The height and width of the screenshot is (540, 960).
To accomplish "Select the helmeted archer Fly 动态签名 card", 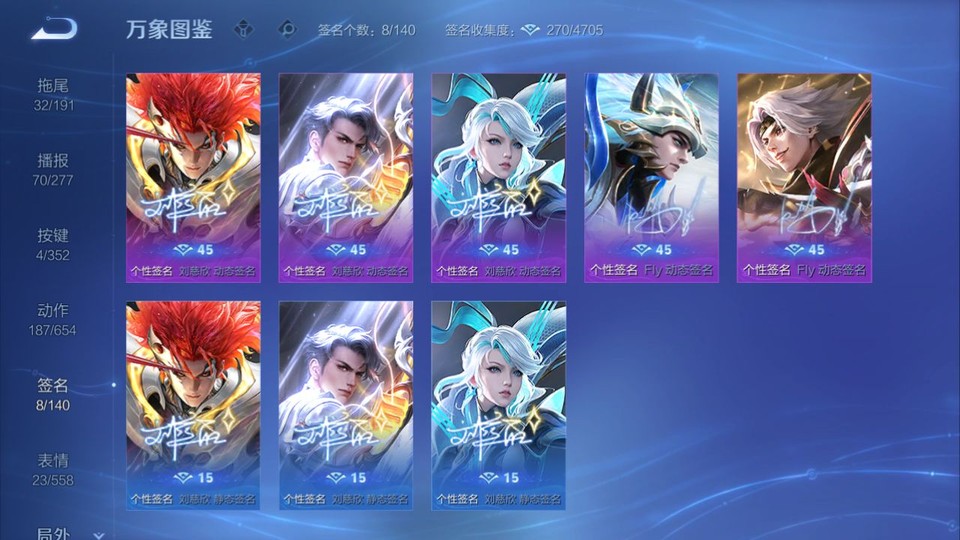I will [651, 177].
